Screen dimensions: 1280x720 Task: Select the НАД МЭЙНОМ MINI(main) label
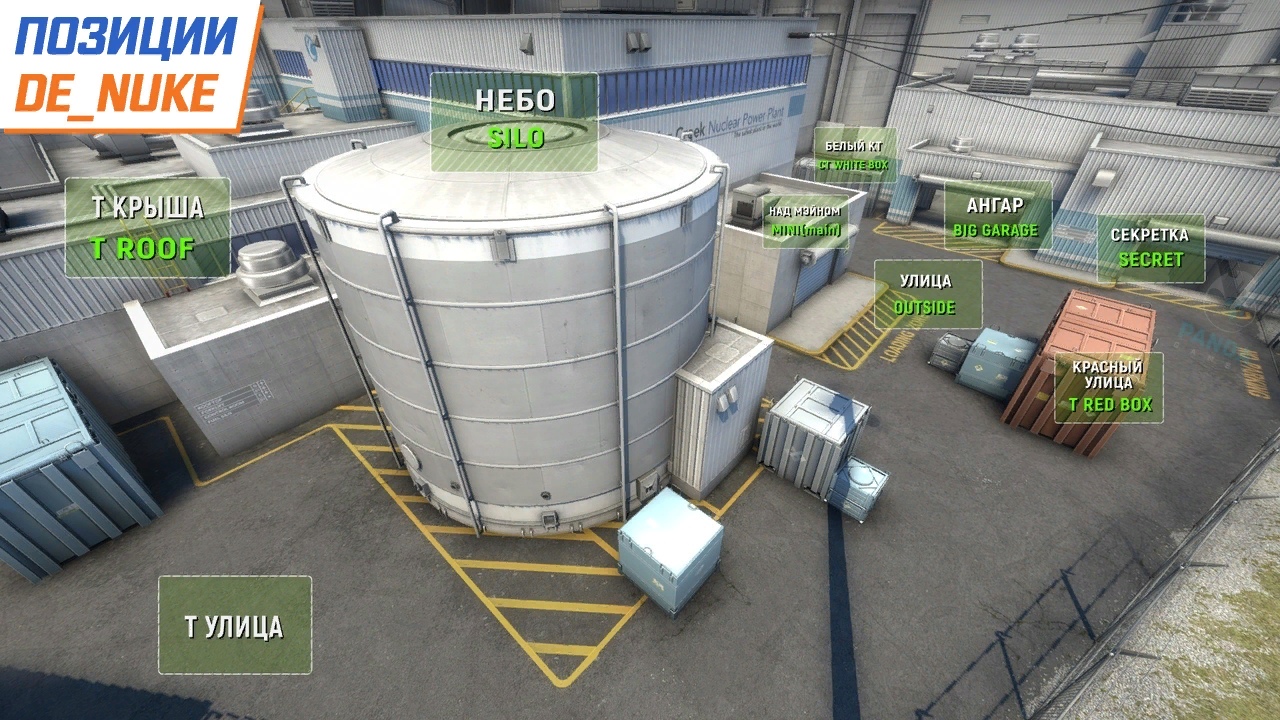pyautogui.click(x=804, y=221)
